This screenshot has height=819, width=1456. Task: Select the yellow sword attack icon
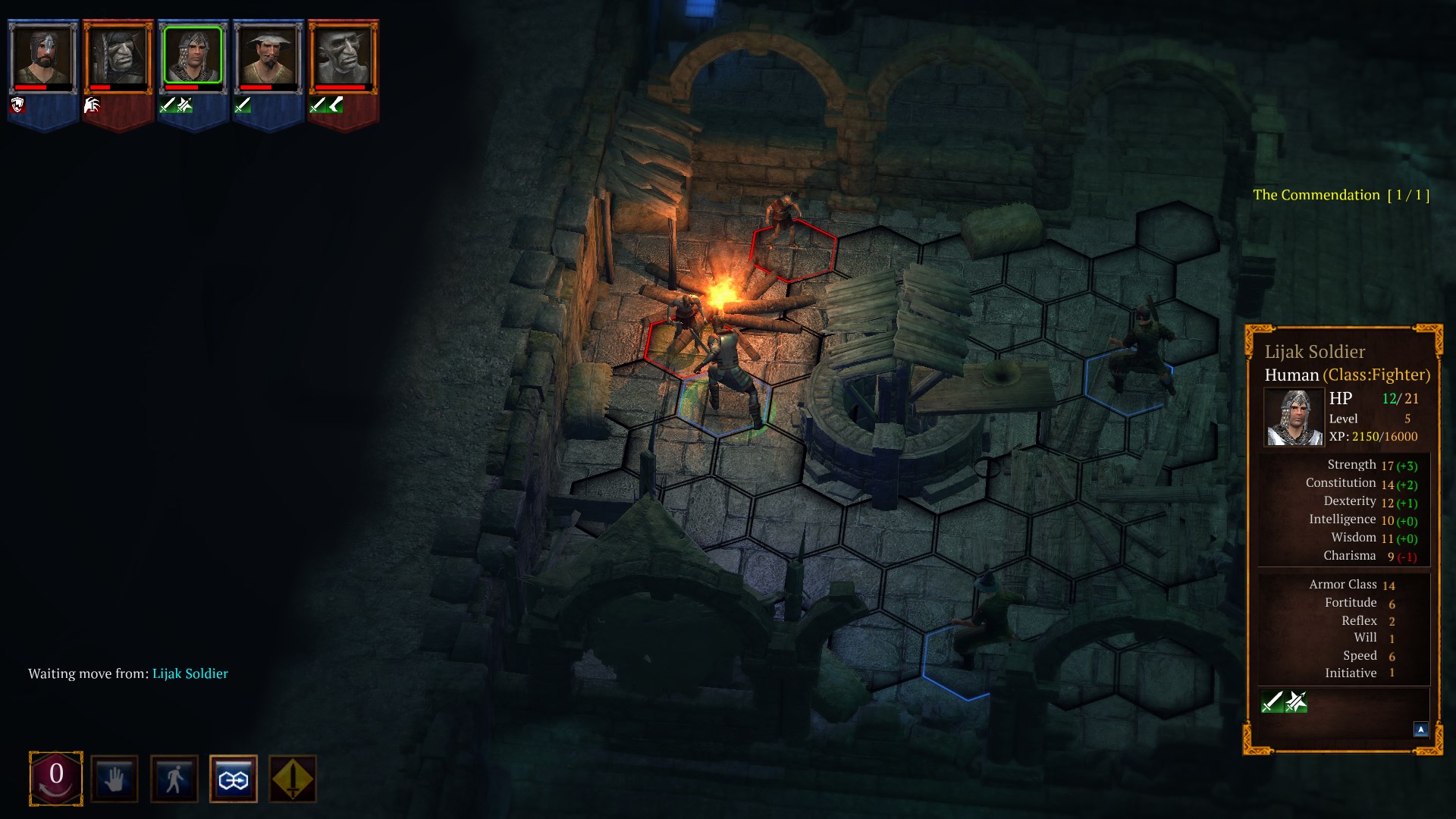click(292, 778)
